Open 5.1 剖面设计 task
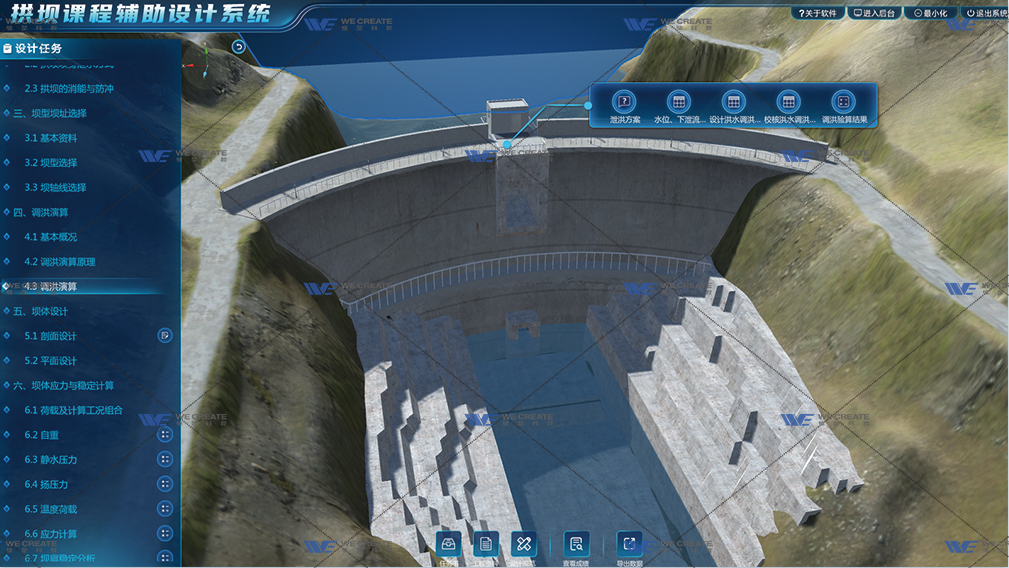The image size is (1009, 568). click(x=51, y=336)
